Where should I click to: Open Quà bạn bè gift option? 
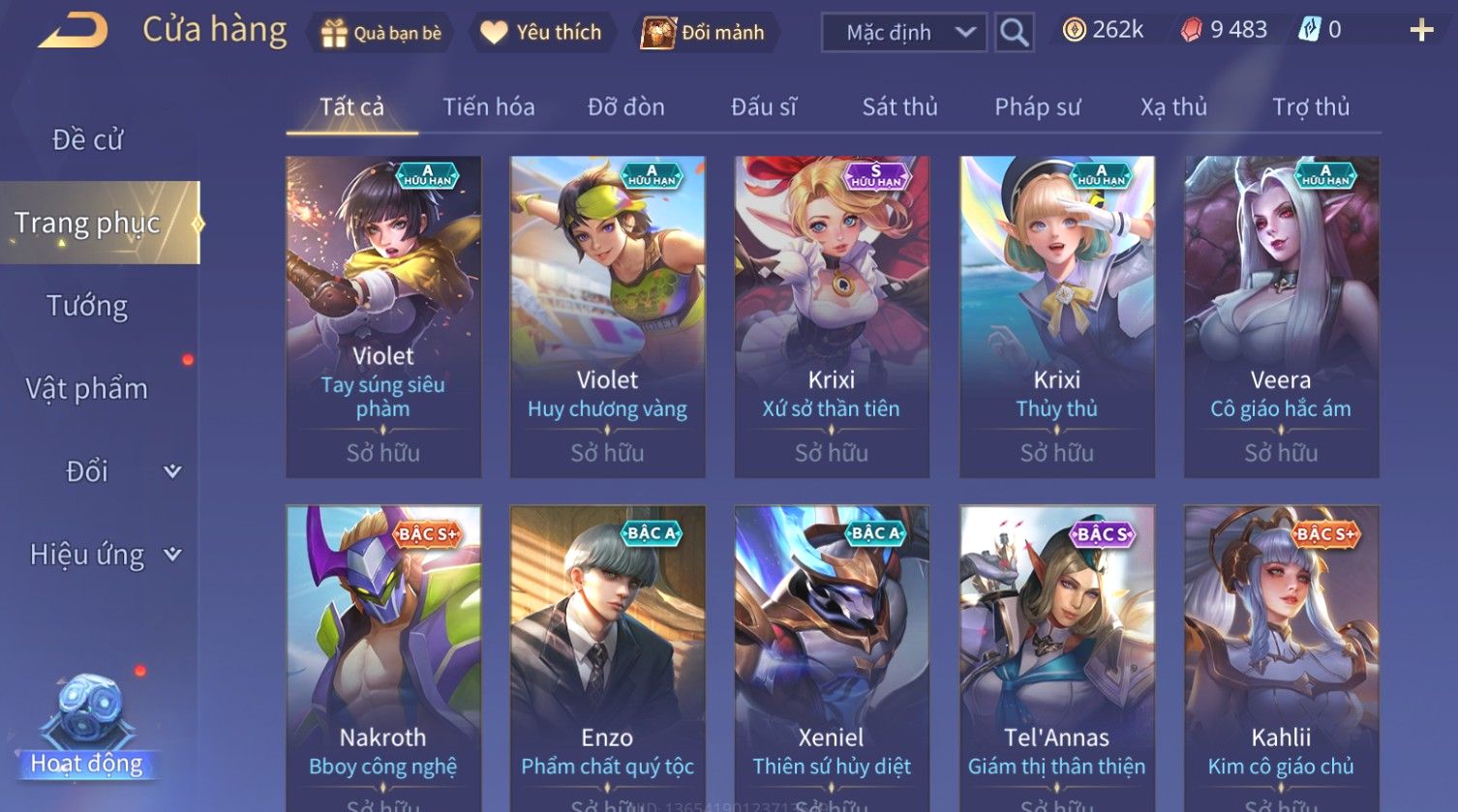380,33
